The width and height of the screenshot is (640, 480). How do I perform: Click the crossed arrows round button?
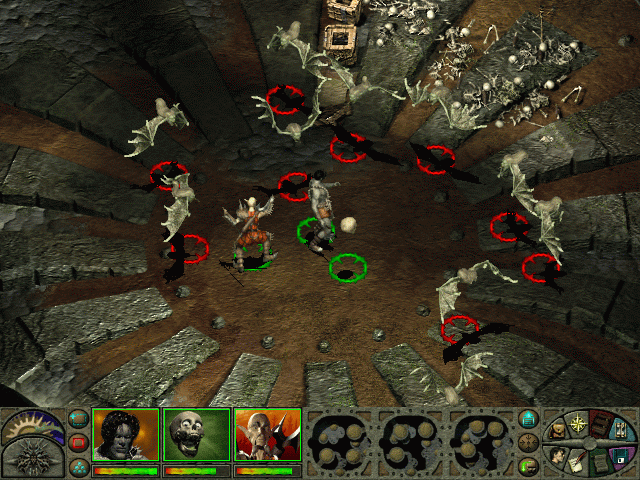click(x=529, y=442)
